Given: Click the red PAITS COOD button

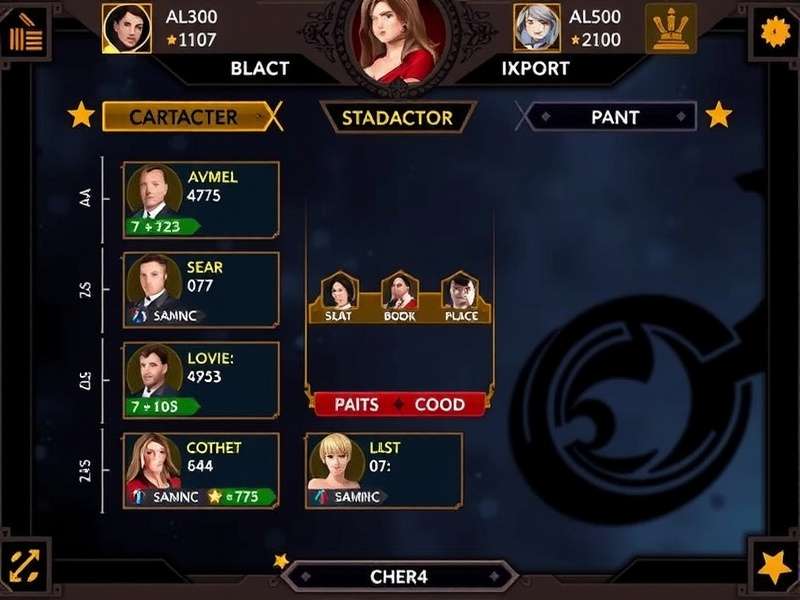Looking at the screenshot, I should [399, 405].
